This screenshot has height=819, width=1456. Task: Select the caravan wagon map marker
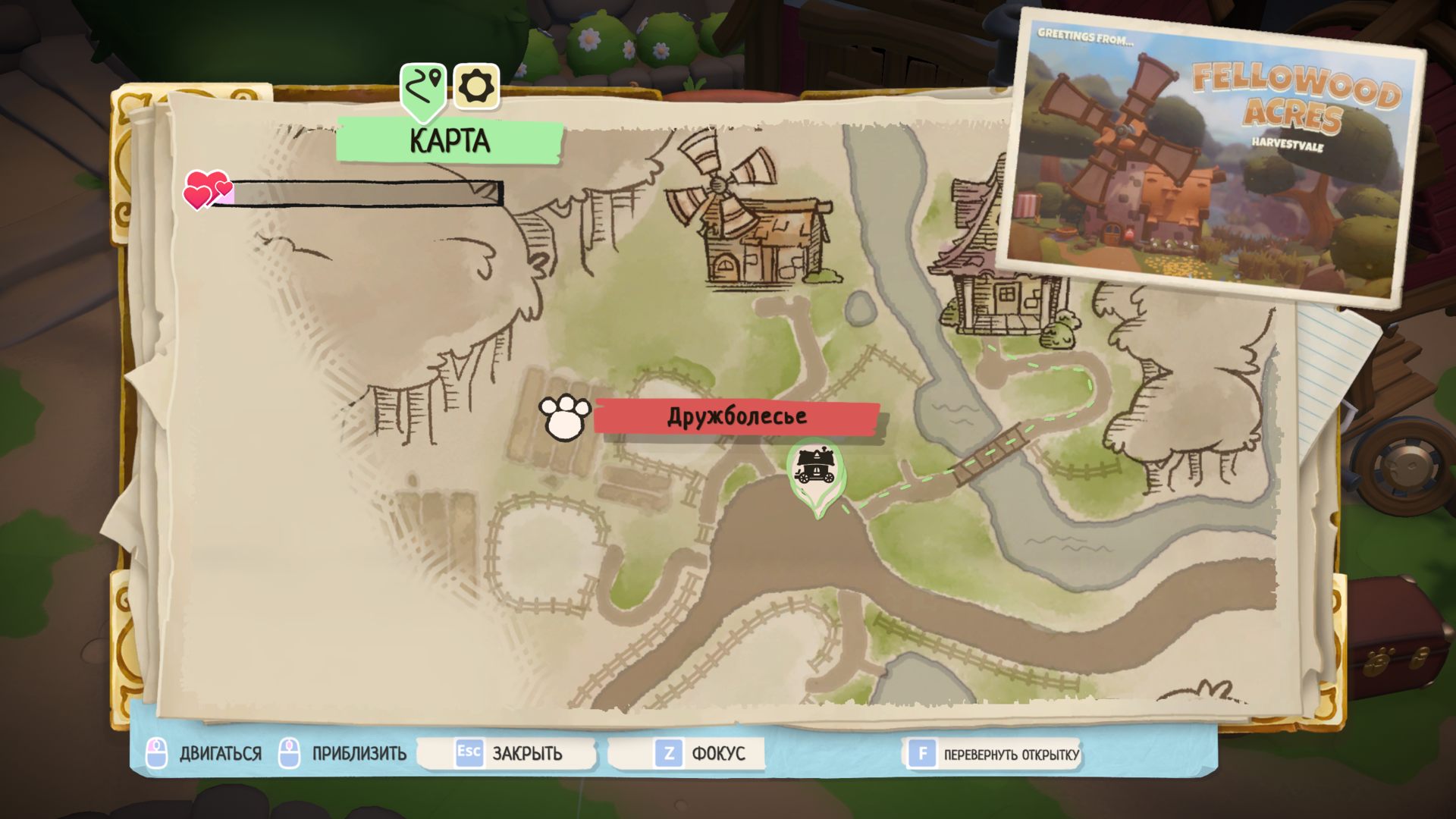[815, 469]
